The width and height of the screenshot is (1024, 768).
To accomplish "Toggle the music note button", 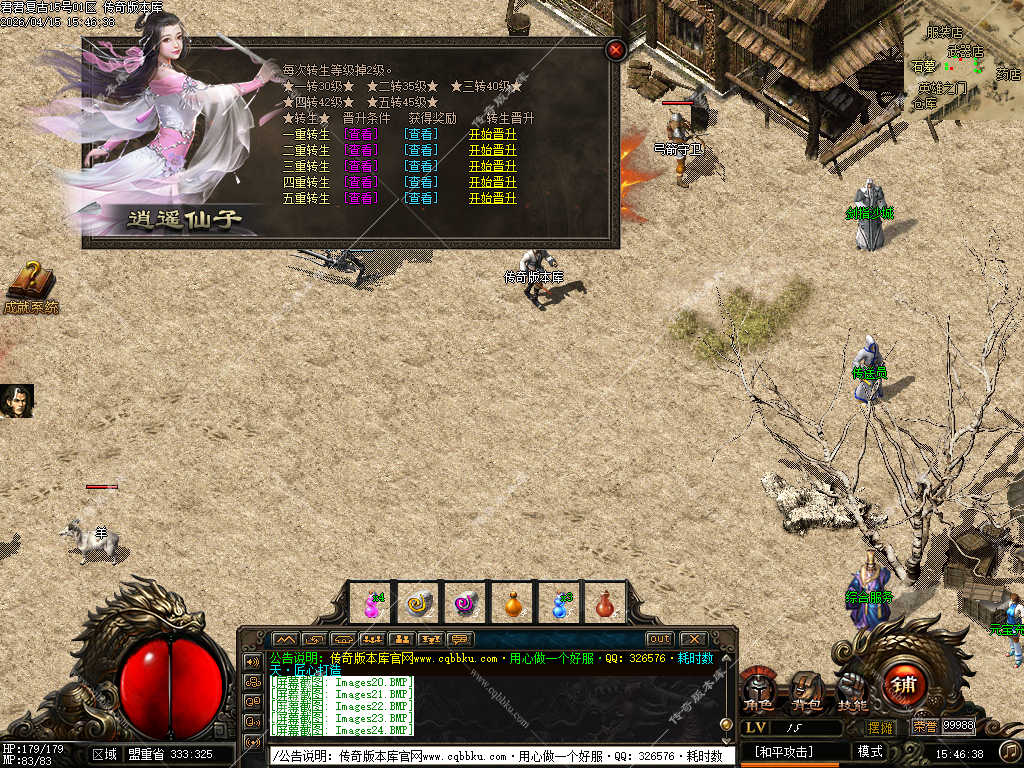I will click(x=1010, y=750).
